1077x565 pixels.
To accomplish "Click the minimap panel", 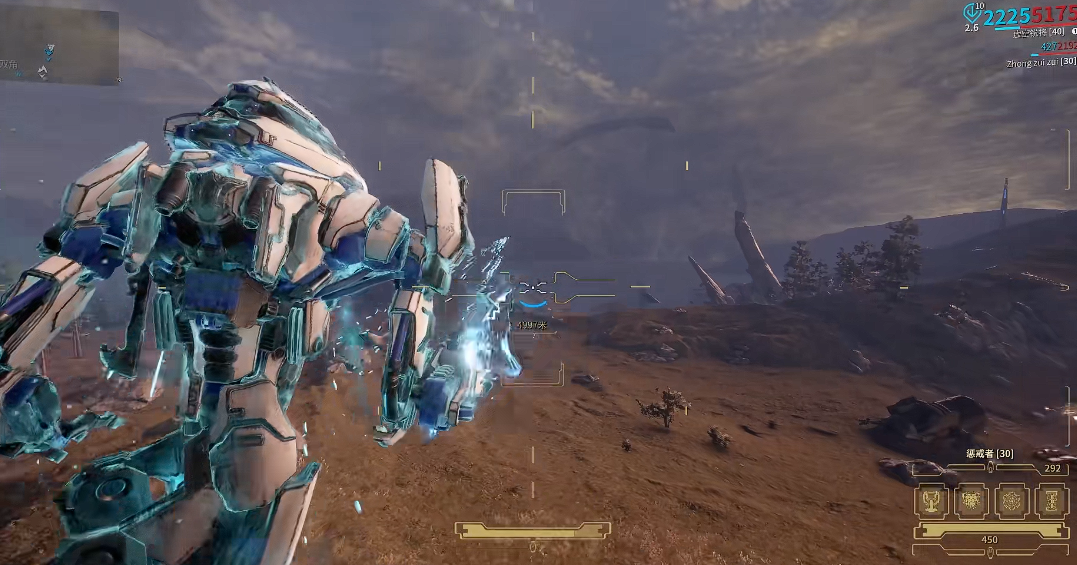I will [59, 47].
